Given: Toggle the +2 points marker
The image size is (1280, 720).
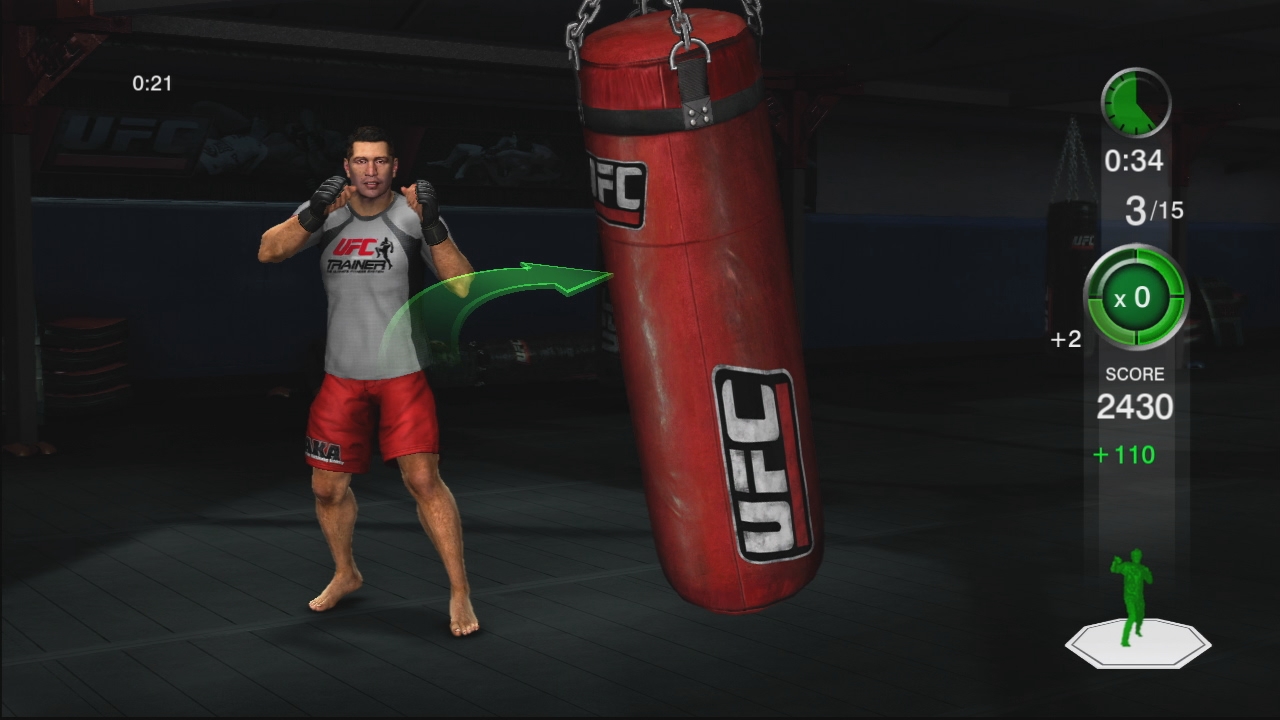Looking at the screenshot, I should [1066, 339].
